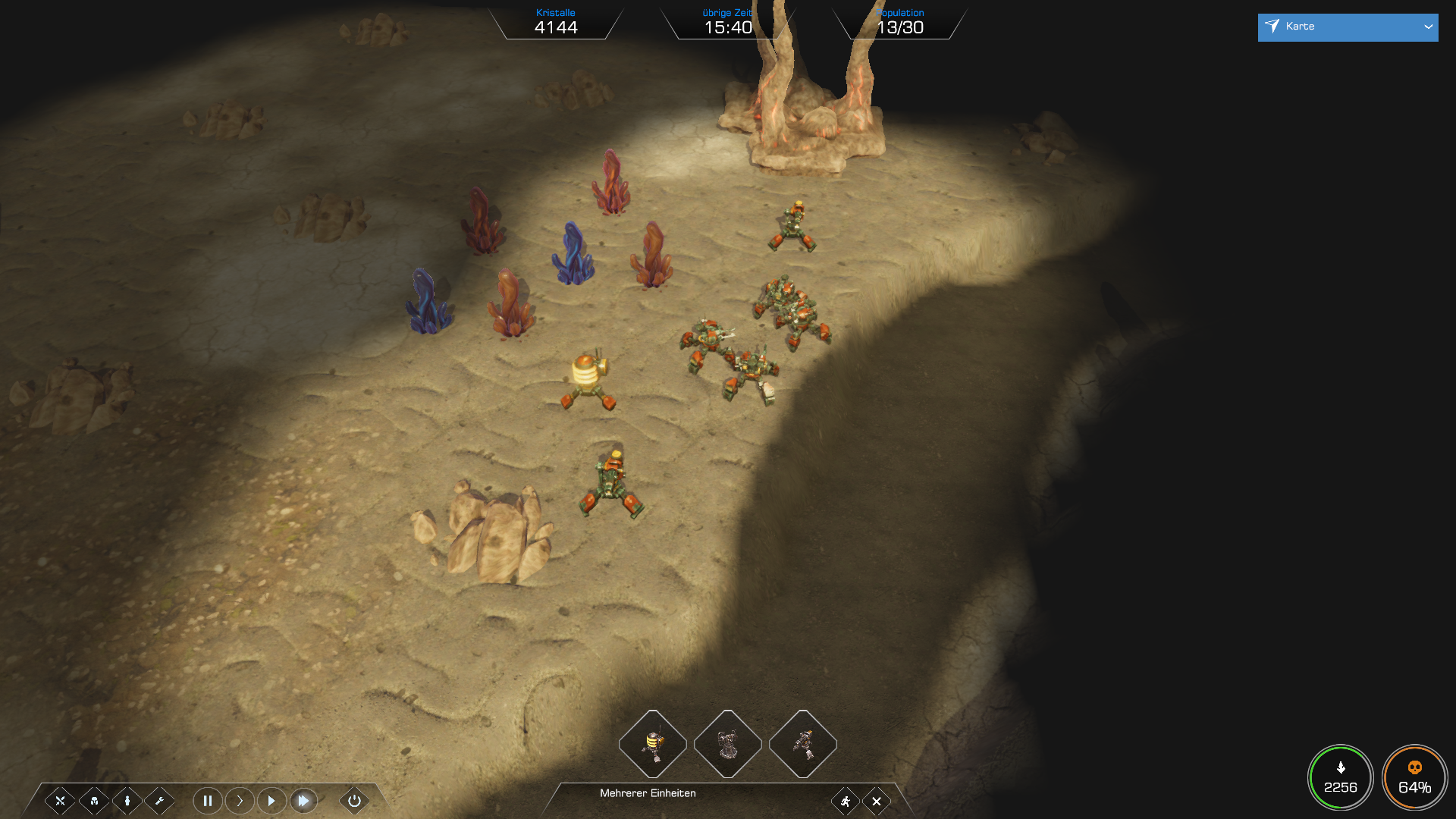
Task: Open the single unit figure button
Action: pyautogui.click(x=127, y=801)
